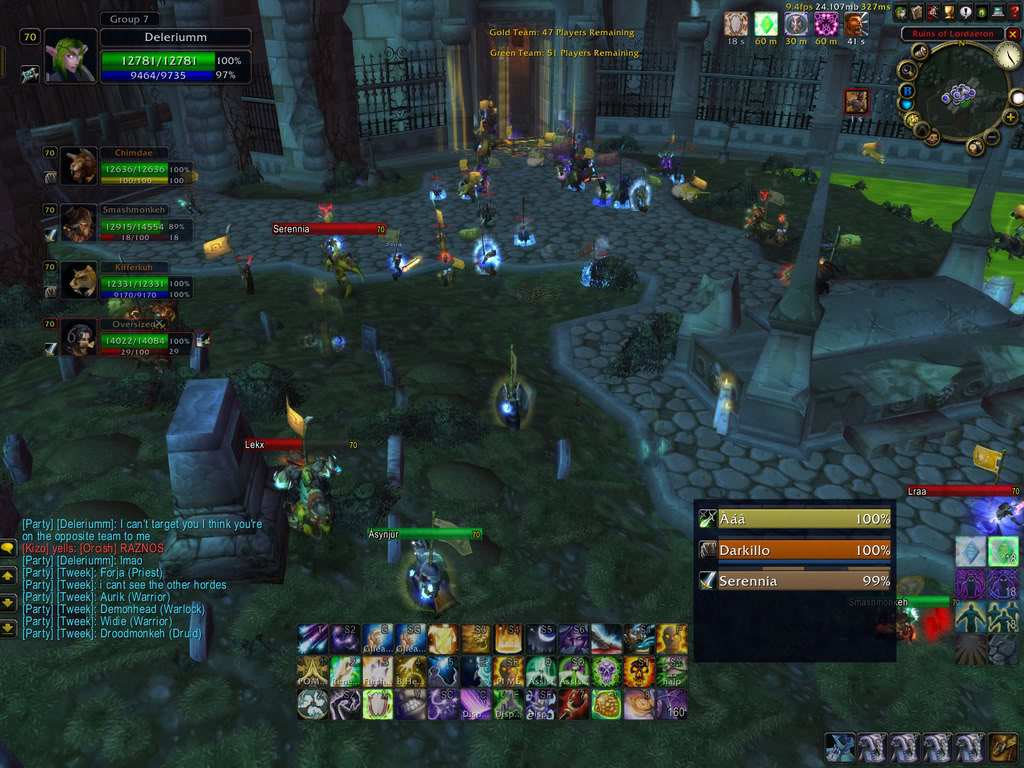Close the minimap with the X button
This screenshot has height=768, width=1024.
1014,33
